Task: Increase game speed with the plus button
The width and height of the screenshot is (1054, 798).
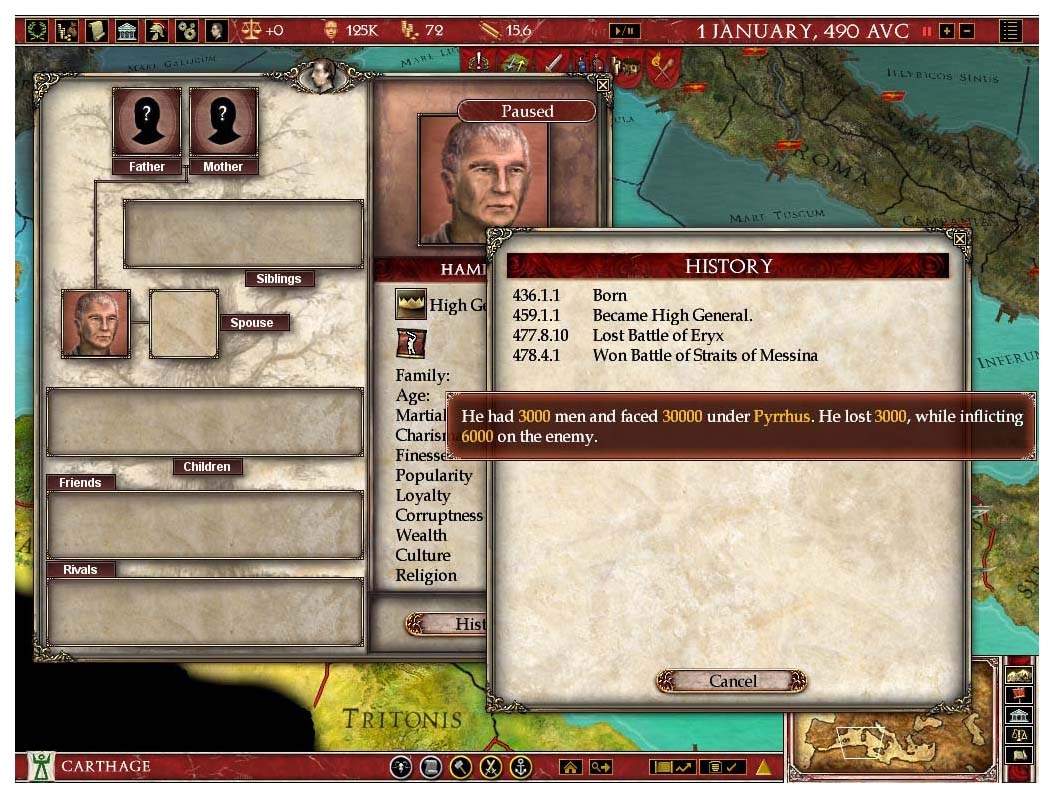Action: (946, 31)
